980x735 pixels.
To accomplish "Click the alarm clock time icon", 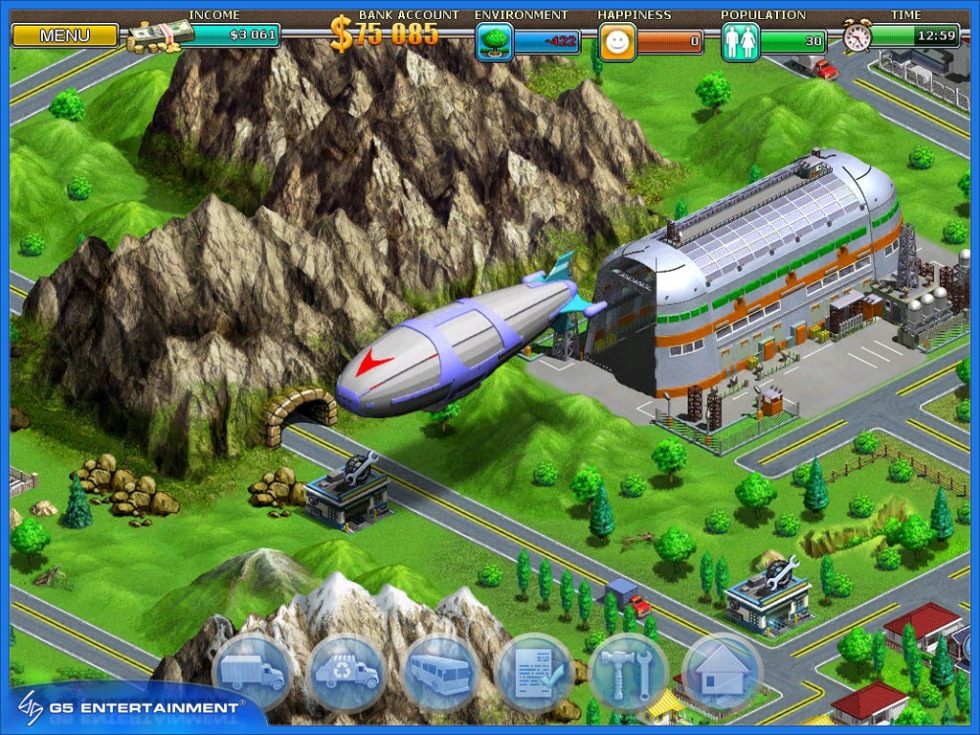I will click(857, 37).
